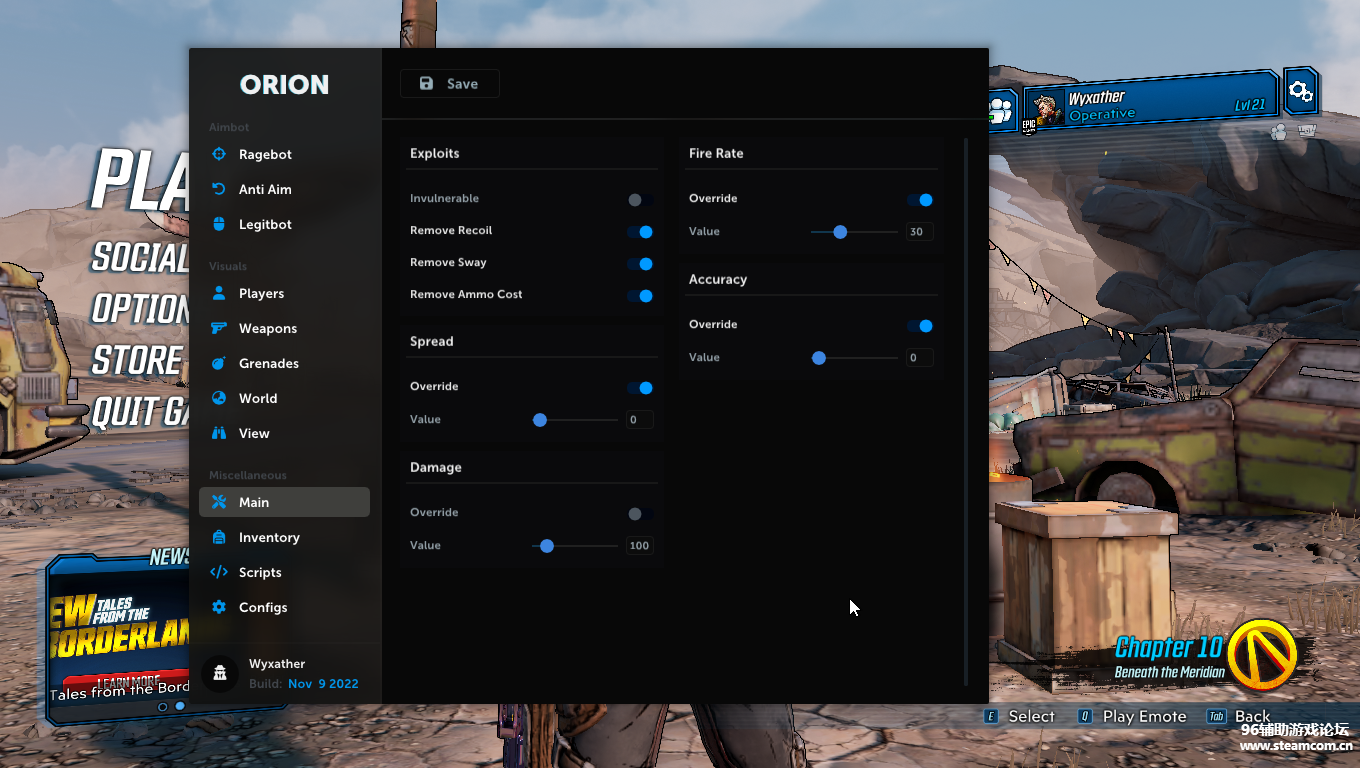This screenshot has height=768, width=1360.
Task: Open the Ragebot section
Action: point(265,155)
